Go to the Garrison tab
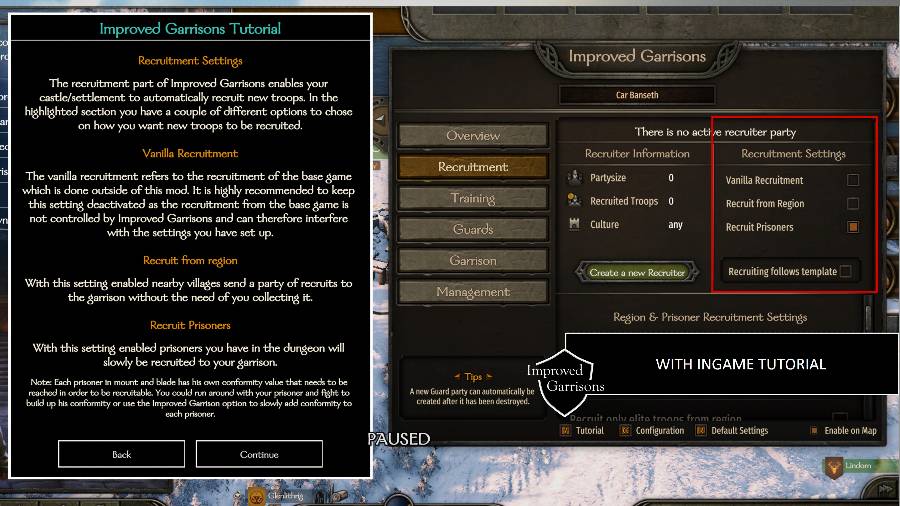 point(473,261)
